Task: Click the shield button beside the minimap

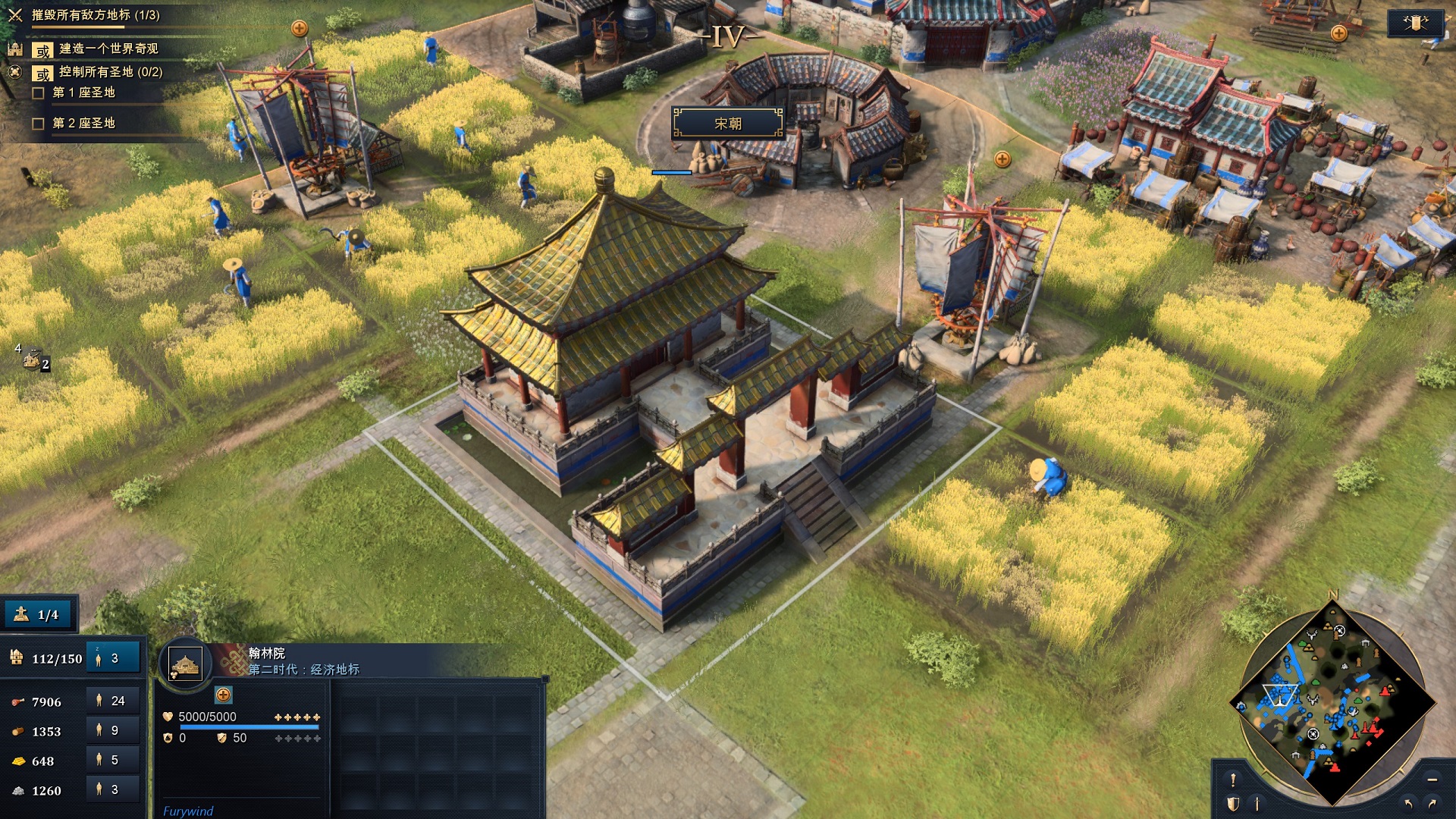Action: (x=1233, y=804)
